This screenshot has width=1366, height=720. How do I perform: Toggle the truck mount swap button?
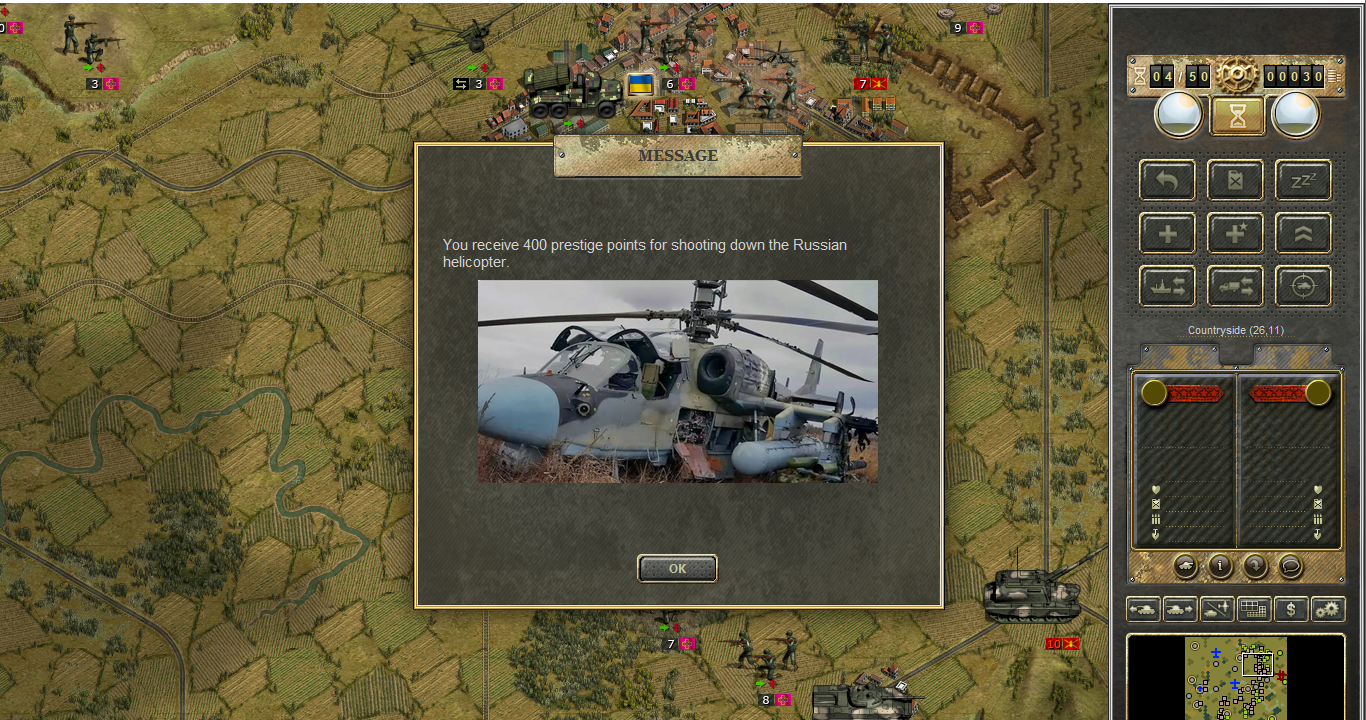pos(1235,286)
